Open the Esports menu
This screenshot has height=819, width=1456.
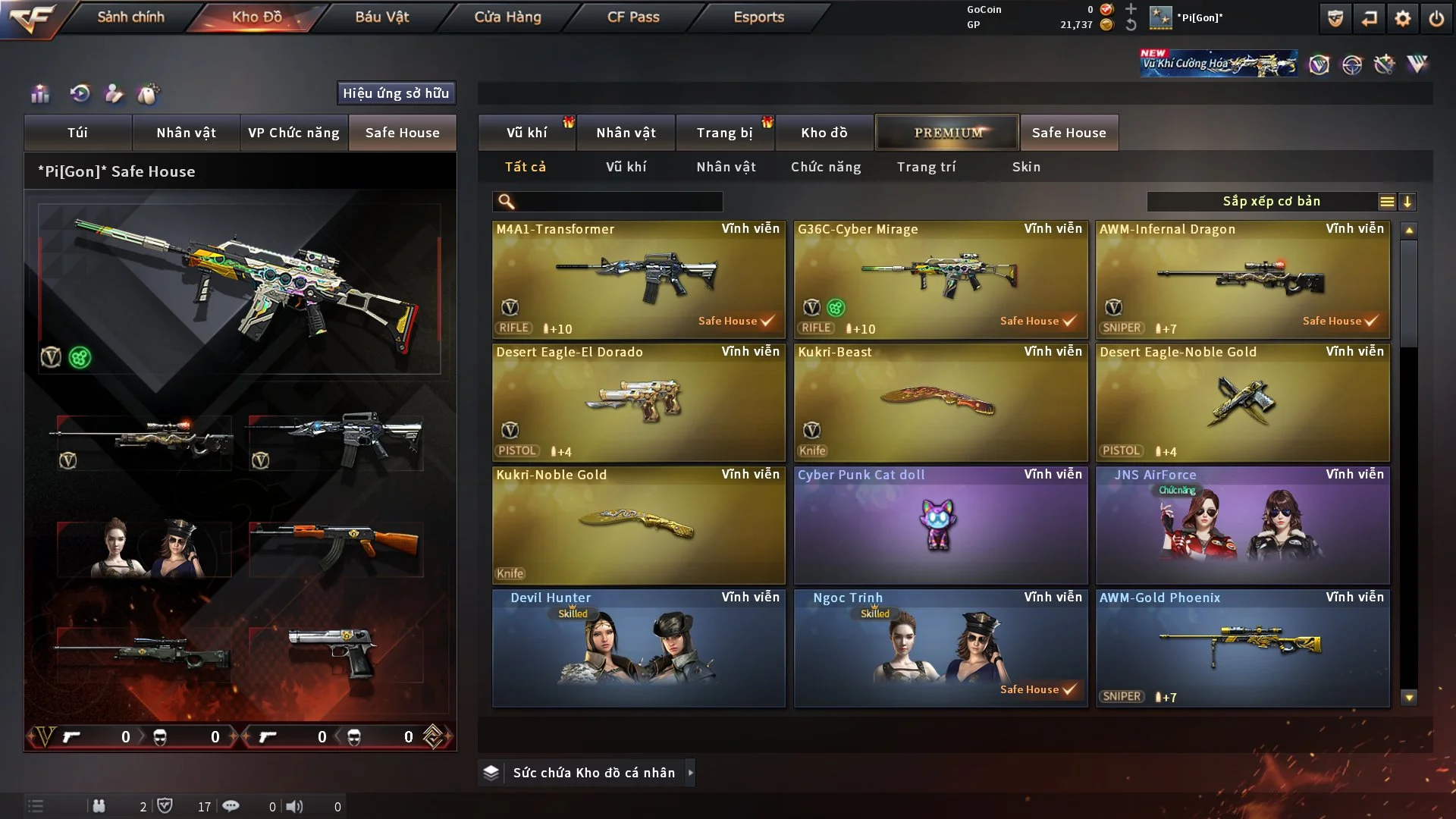(x=758, y=17)
